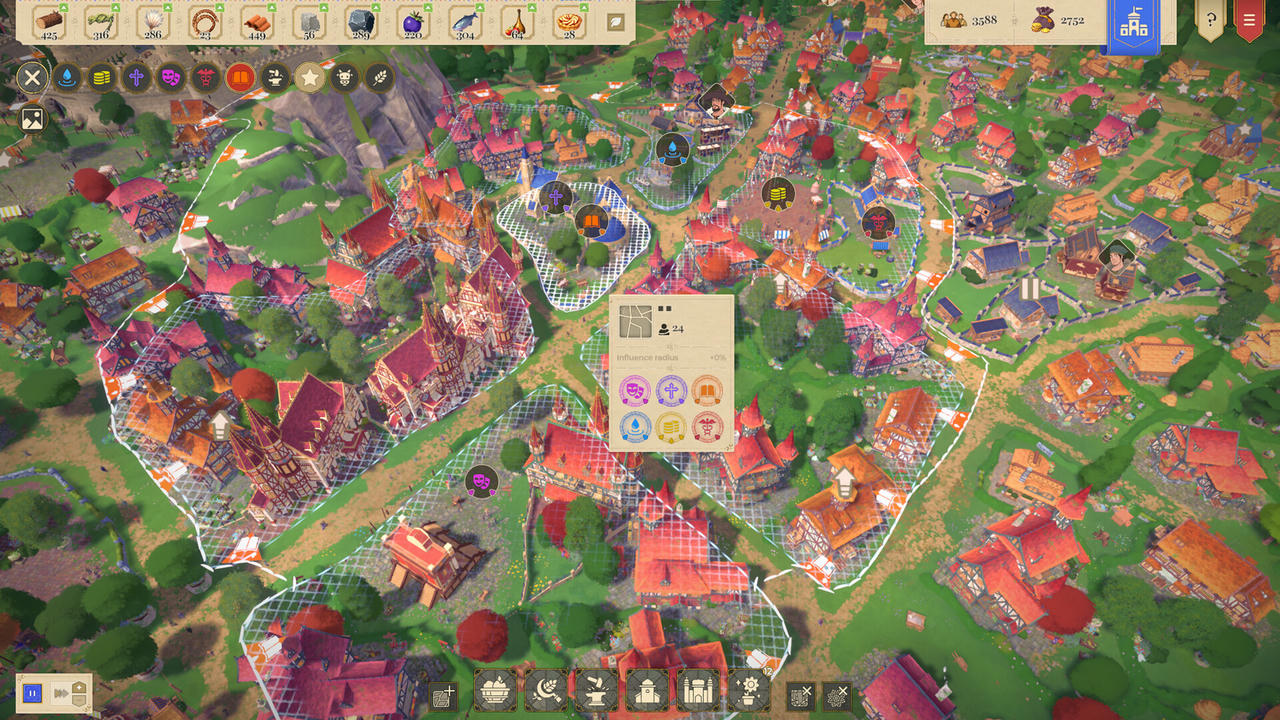Open the picture icon below the X

tap(33, 119)
